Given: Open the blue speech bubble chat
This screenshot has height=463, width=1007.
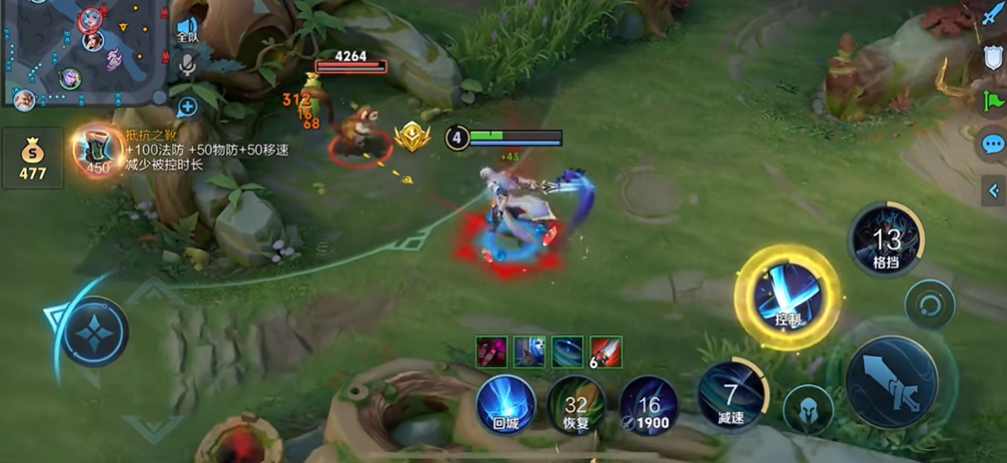Looking at the screenshot, I should pos(992,145).
